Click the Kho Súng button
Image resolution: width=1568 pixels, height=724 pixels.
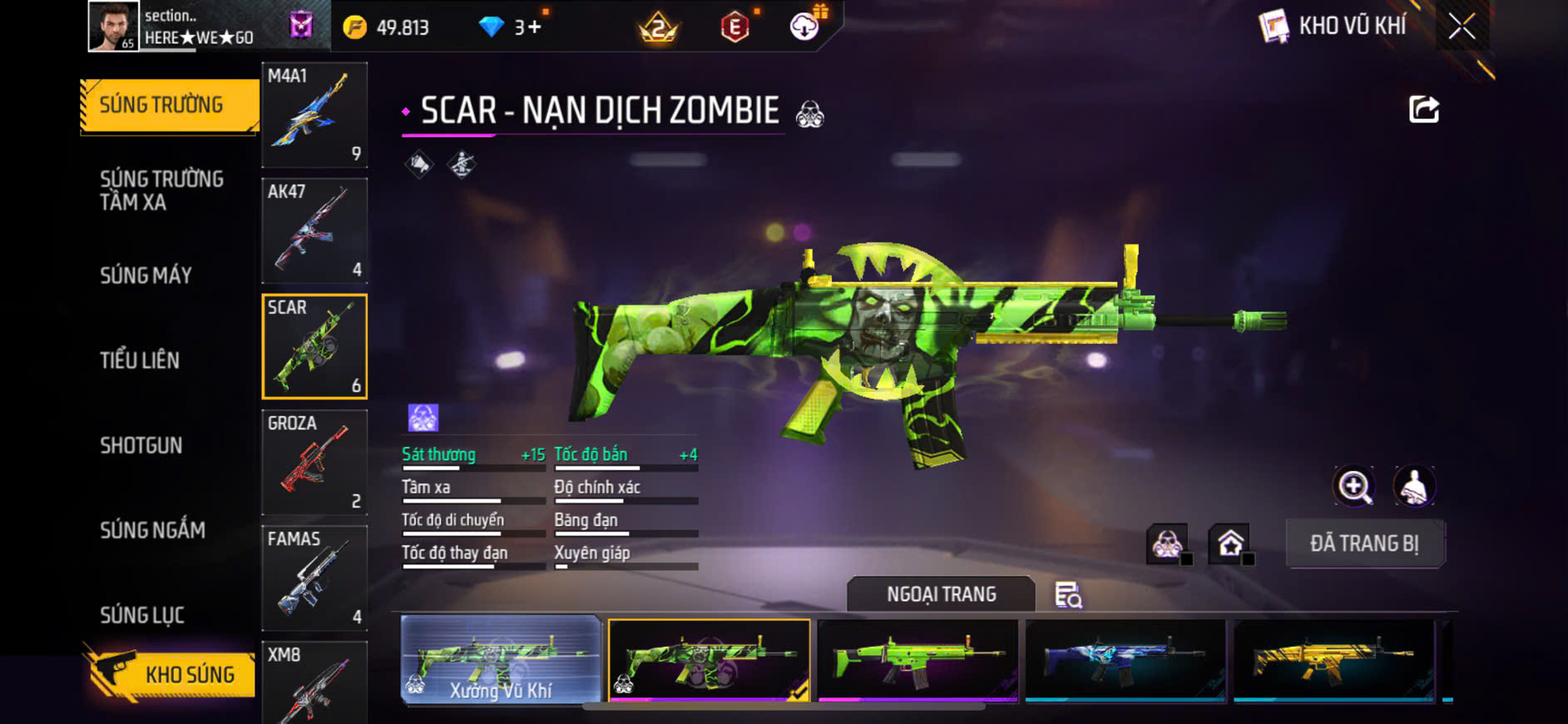pos(171,673)
